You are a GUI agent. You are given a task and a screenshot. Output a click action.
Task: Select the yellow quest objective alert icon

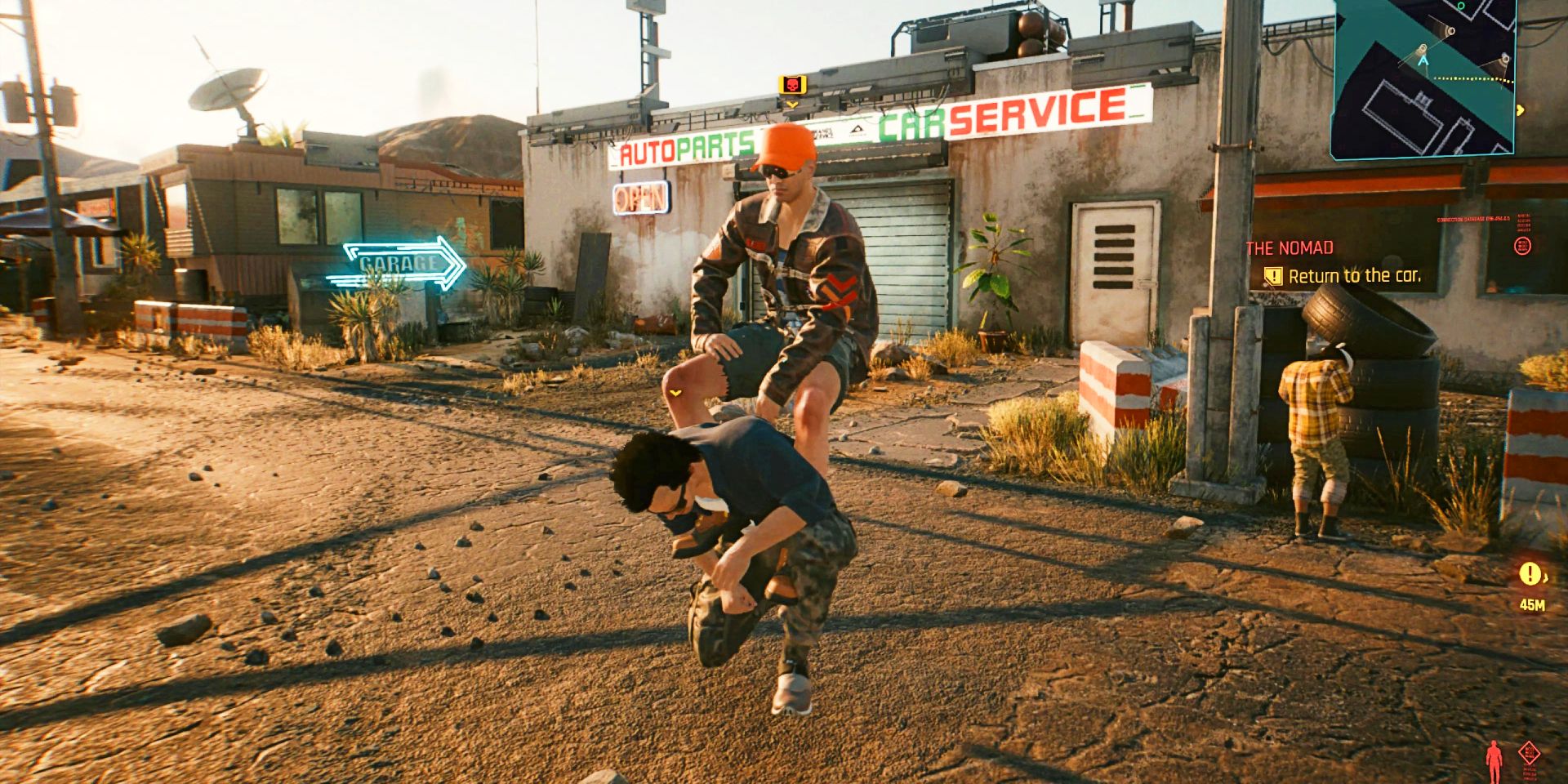click(1273, 276)
